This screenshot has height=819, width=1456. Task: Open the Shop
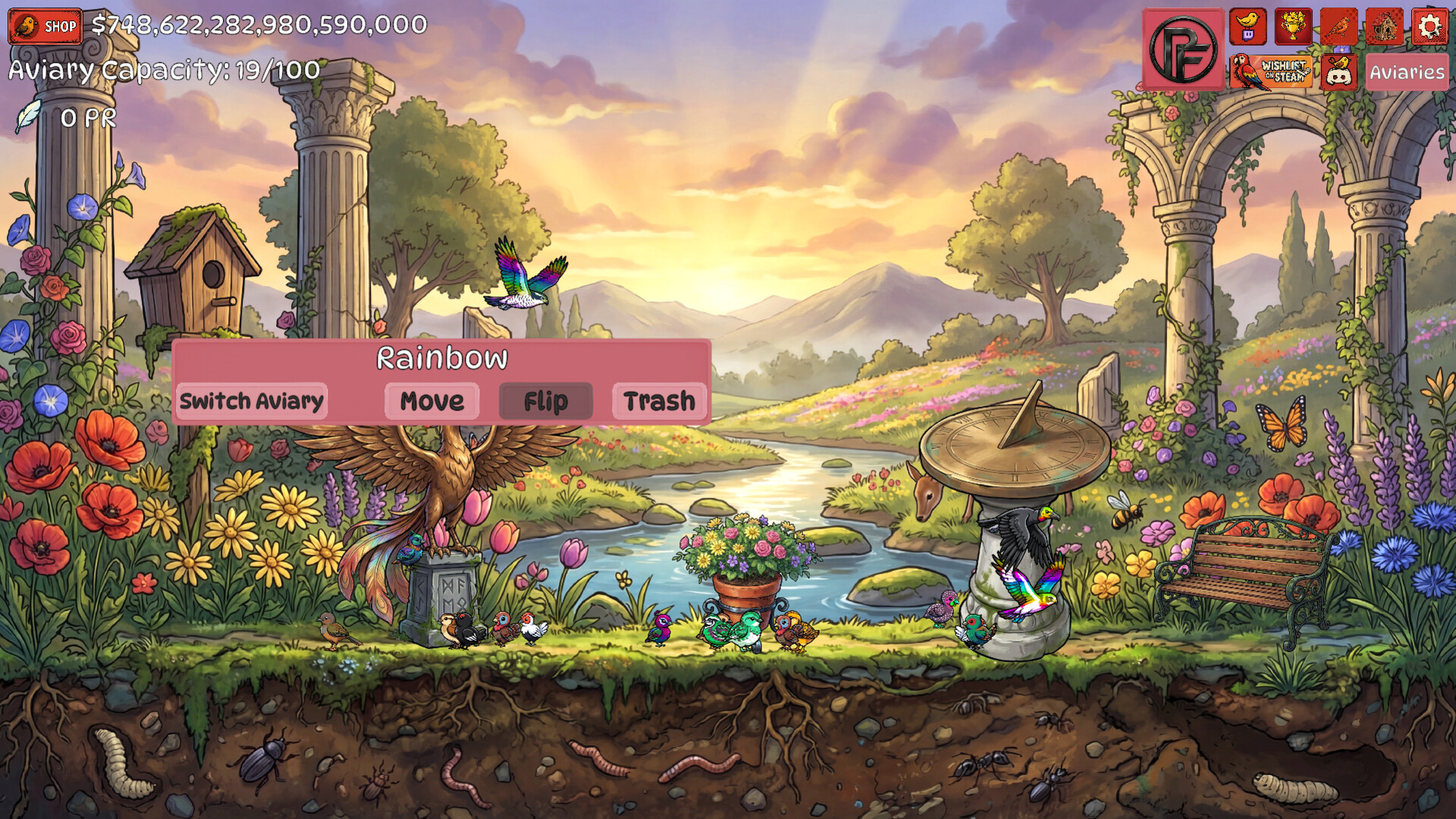coord(45,27)
